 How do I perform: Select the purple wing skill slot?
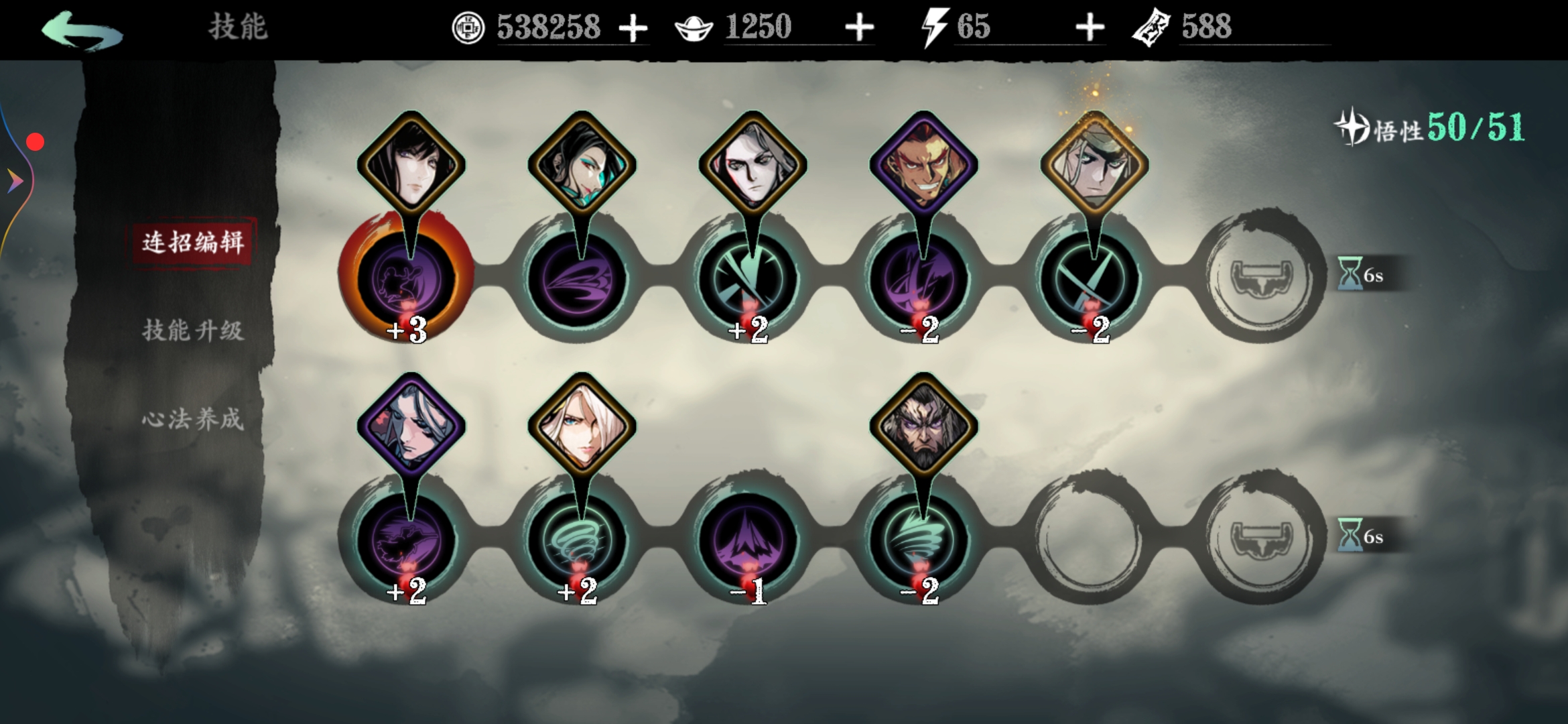coord(578,278)
